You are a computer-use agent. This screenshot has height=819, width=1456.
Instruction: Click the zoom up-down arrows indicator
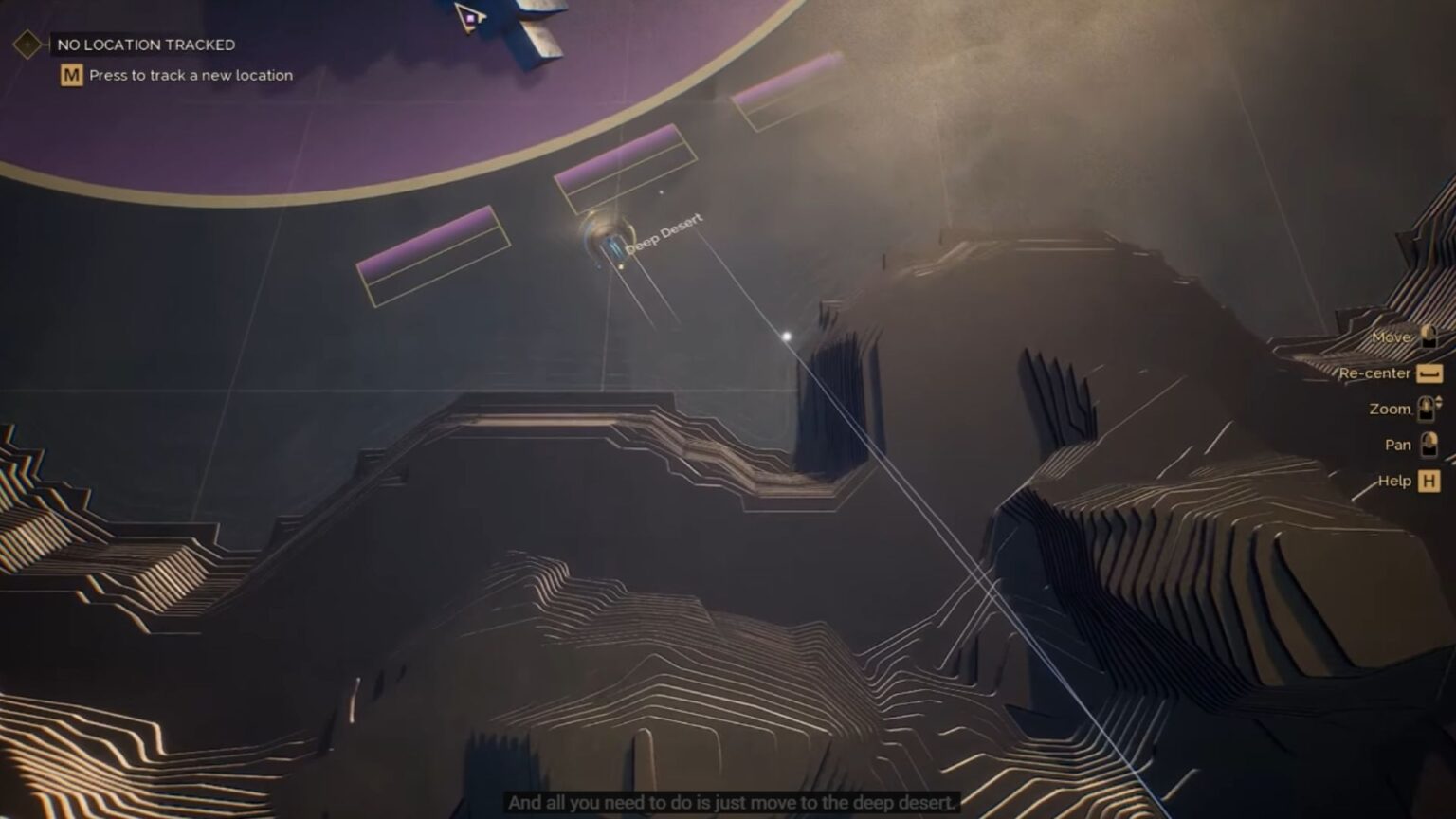pos(1439,402)
